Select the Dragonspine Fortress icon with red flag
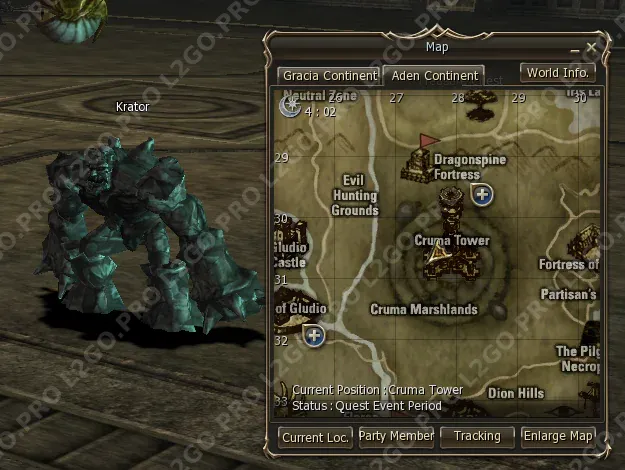The image size is (625, 470). click(x=420, y=160)
